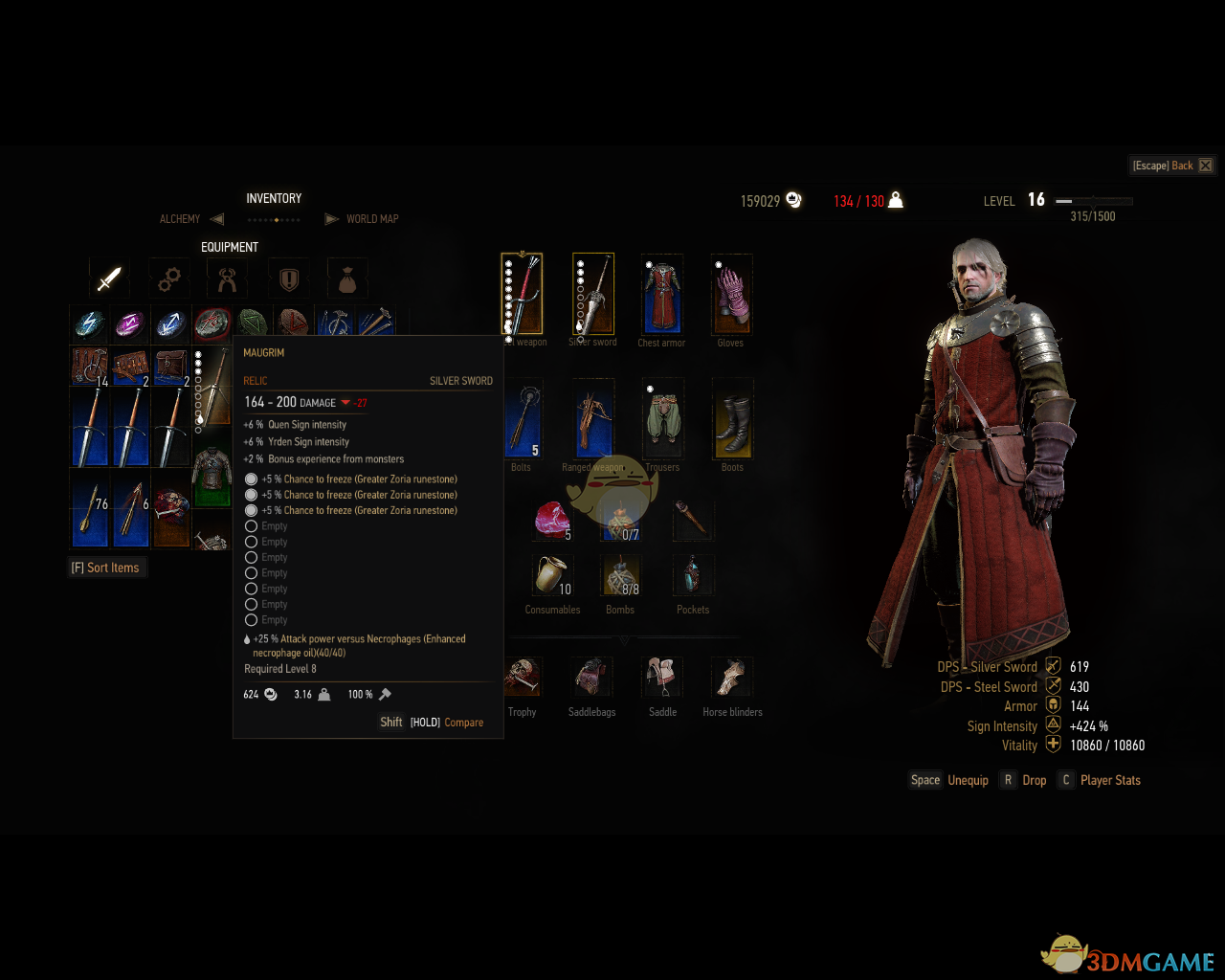Image resolution: width=1225 pixels, height=980 pixels.
Task: Select the equipped Silver sword slot
Action: click(x=592, y=292)
